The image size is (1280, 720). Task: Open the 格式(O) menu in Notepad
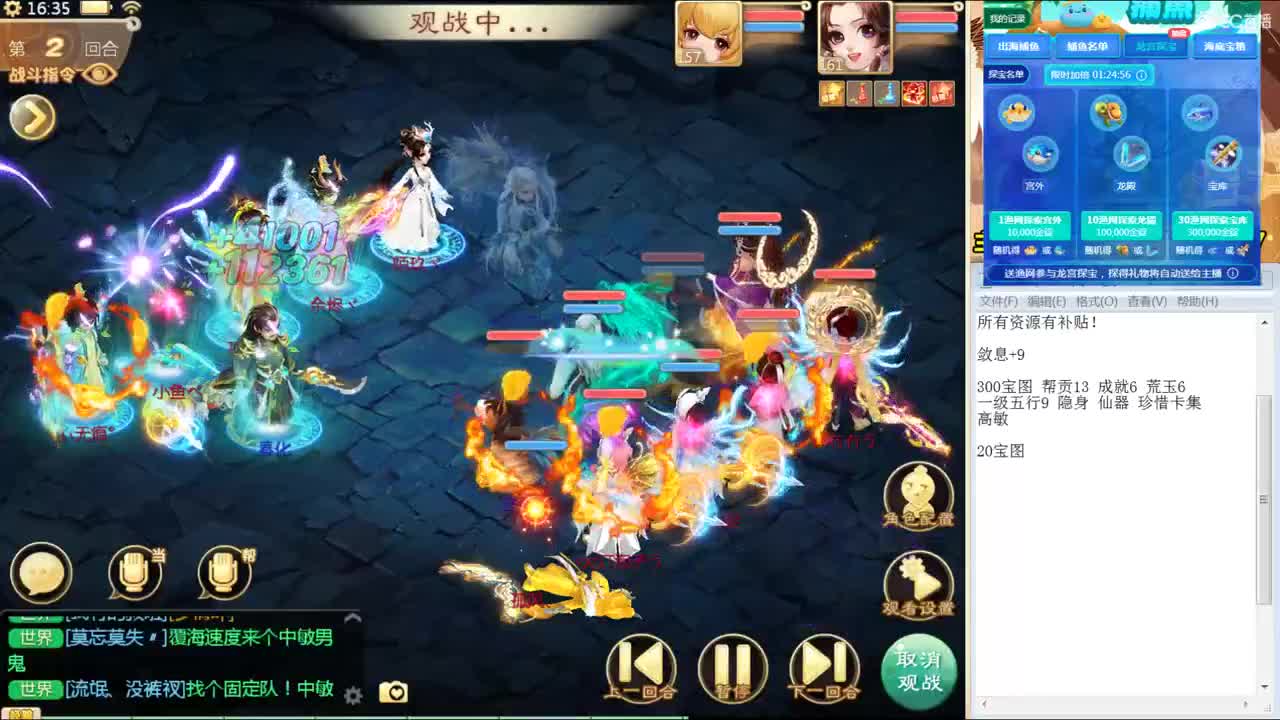[1095, 303]
